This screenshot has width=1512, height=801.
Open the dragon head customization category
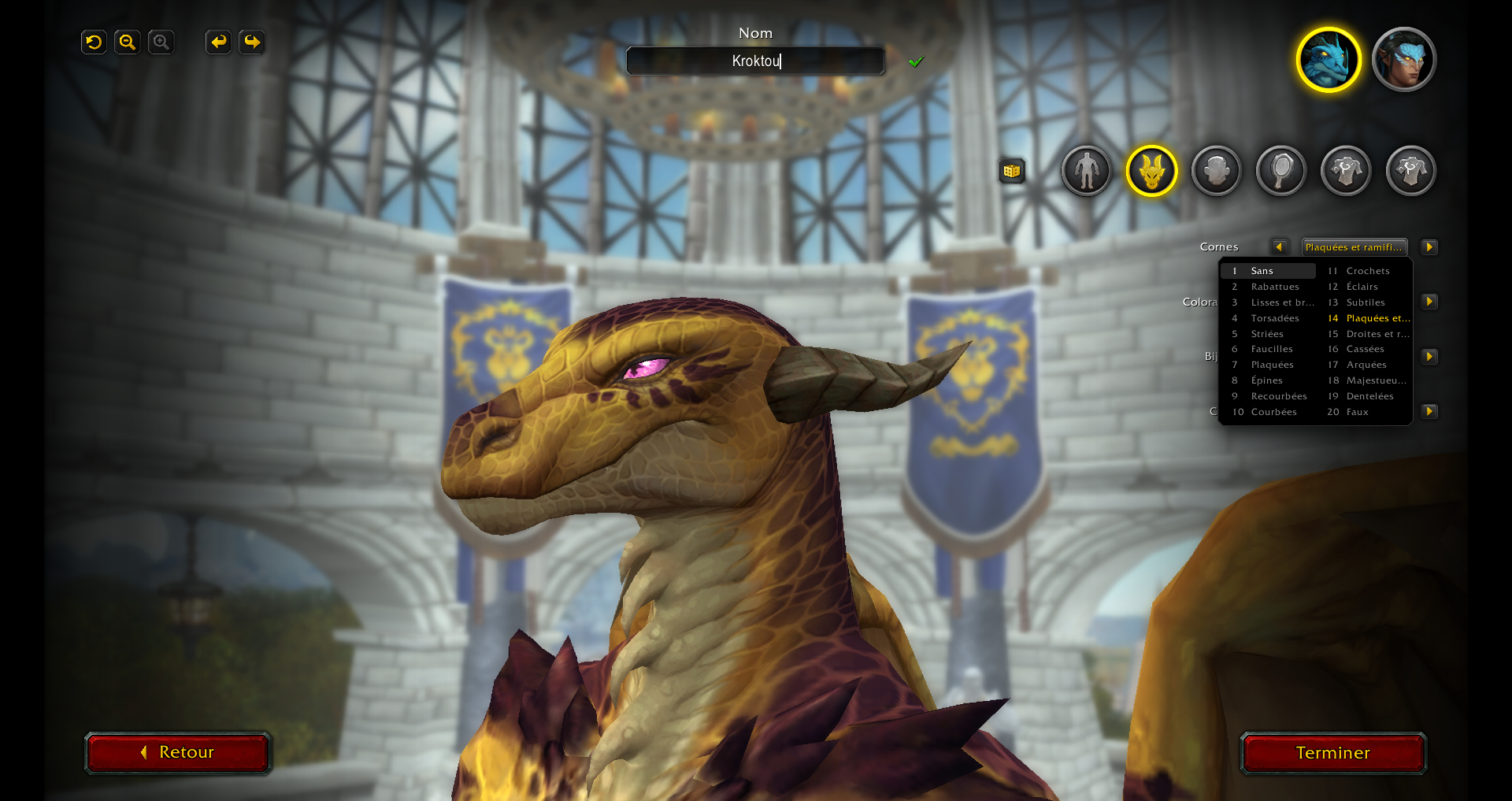click(x=1151, y=170)
